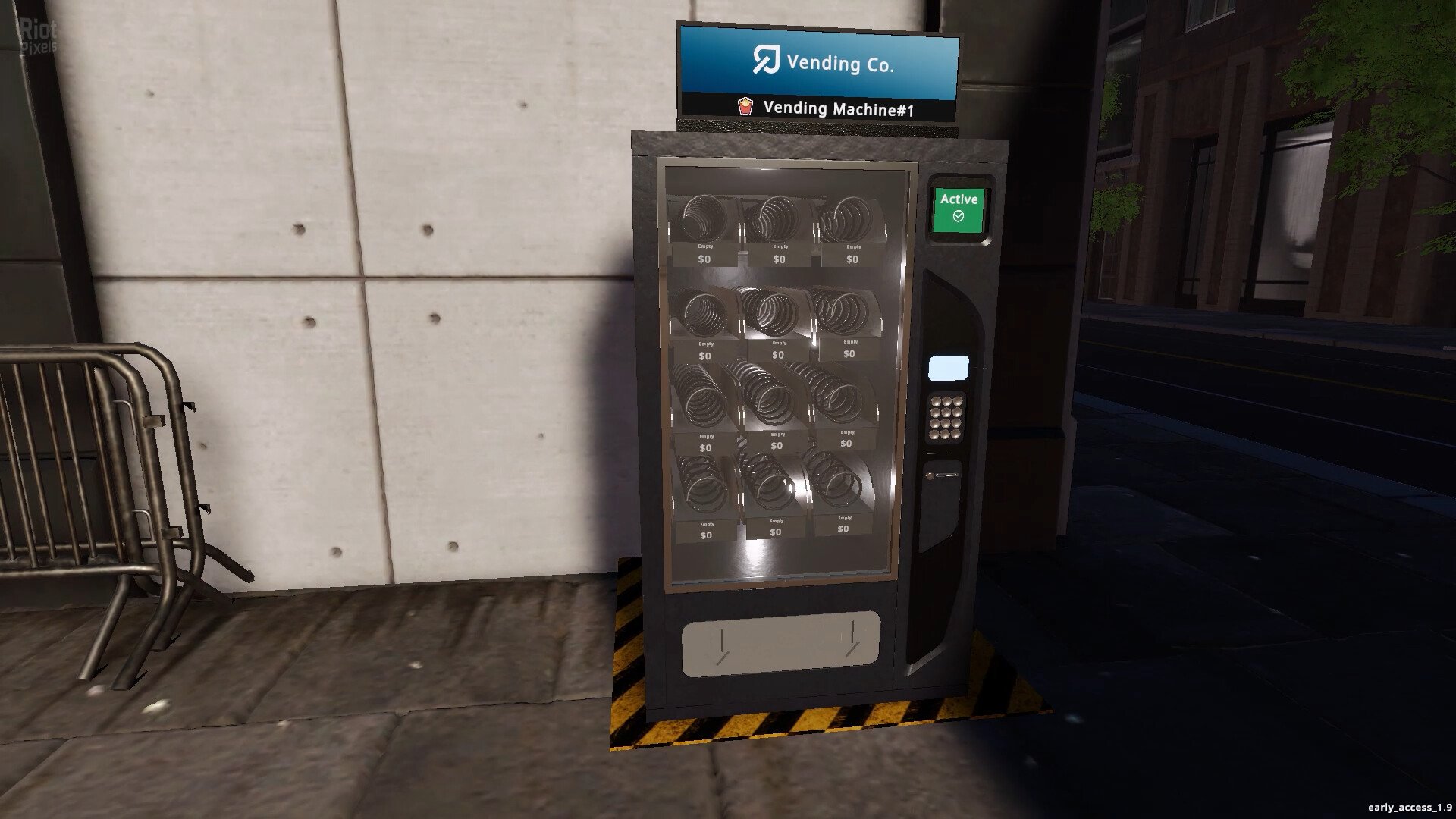Select the Vending Machine#1 name label
1456x819 pixels.
point(837,109)
